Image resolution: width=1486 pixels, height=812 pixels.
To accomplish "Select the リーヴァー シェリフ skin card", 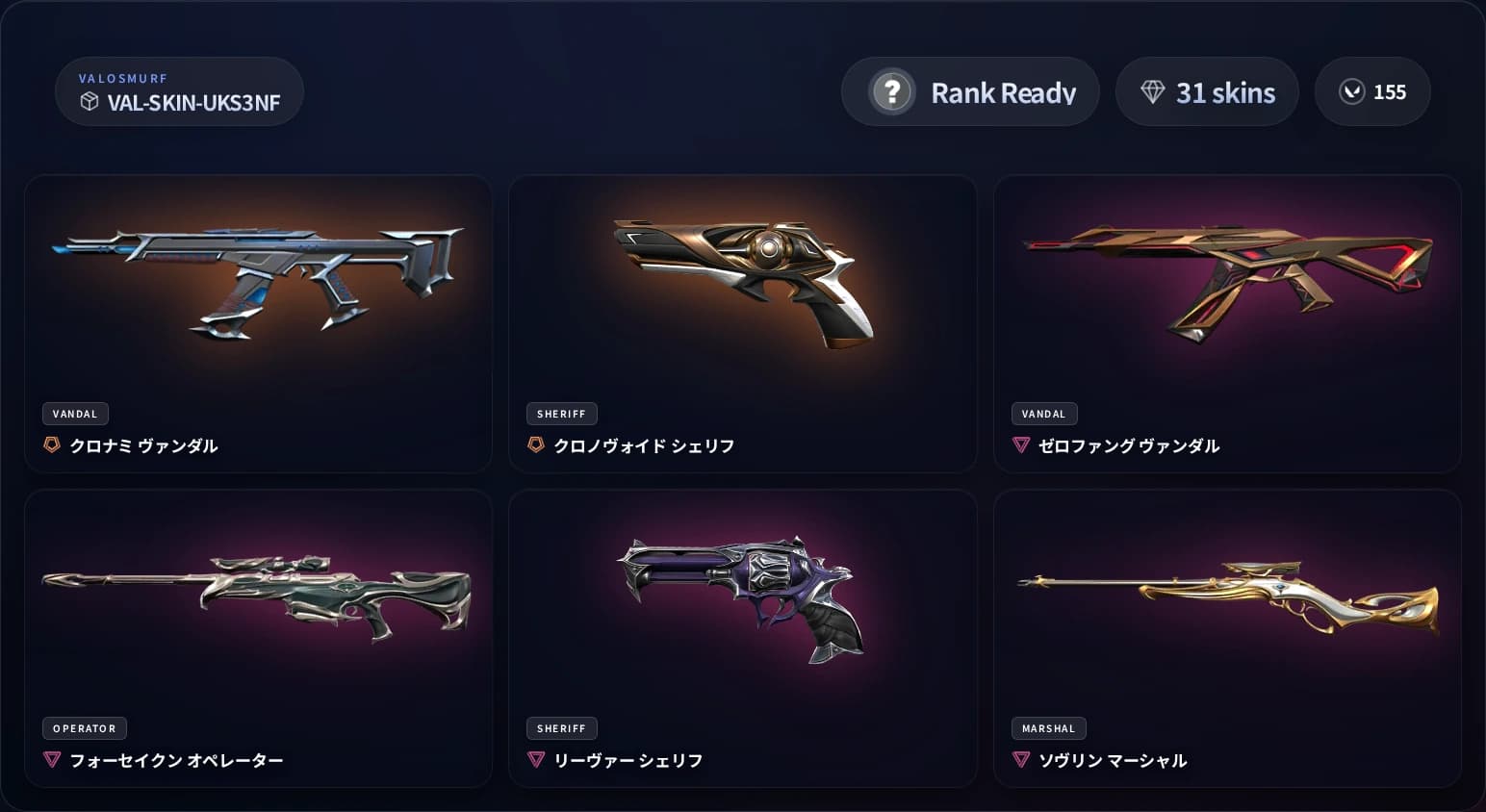I will (x=742, y=596).
